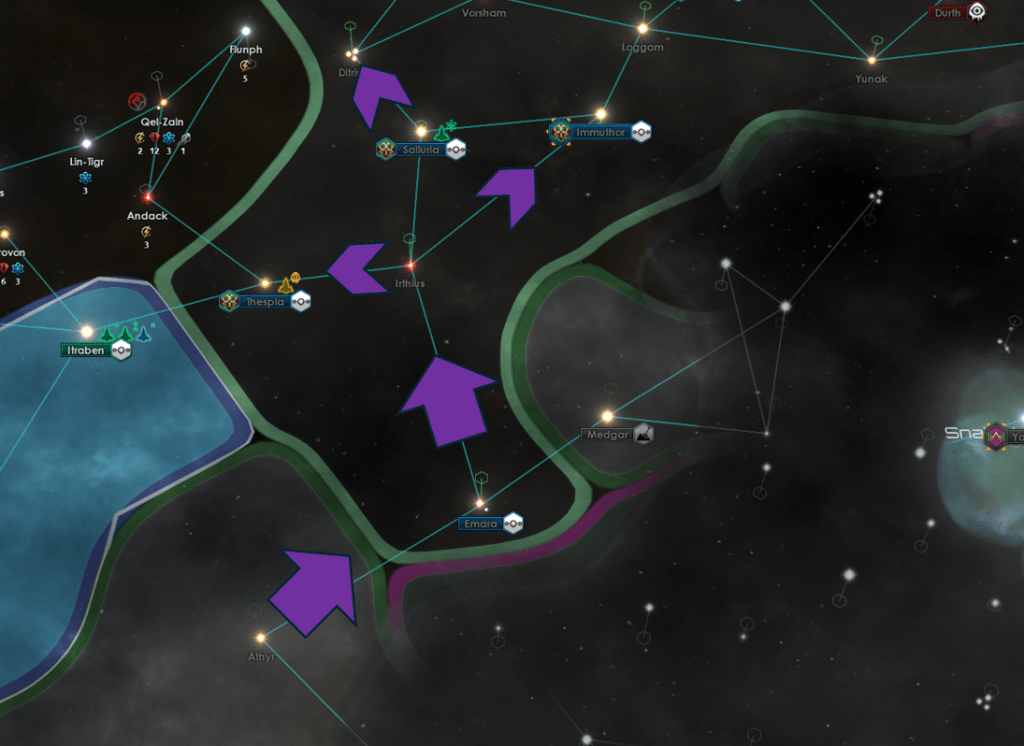Select the Durth system nameplate
1024x746 pixels.
(947, 12)
